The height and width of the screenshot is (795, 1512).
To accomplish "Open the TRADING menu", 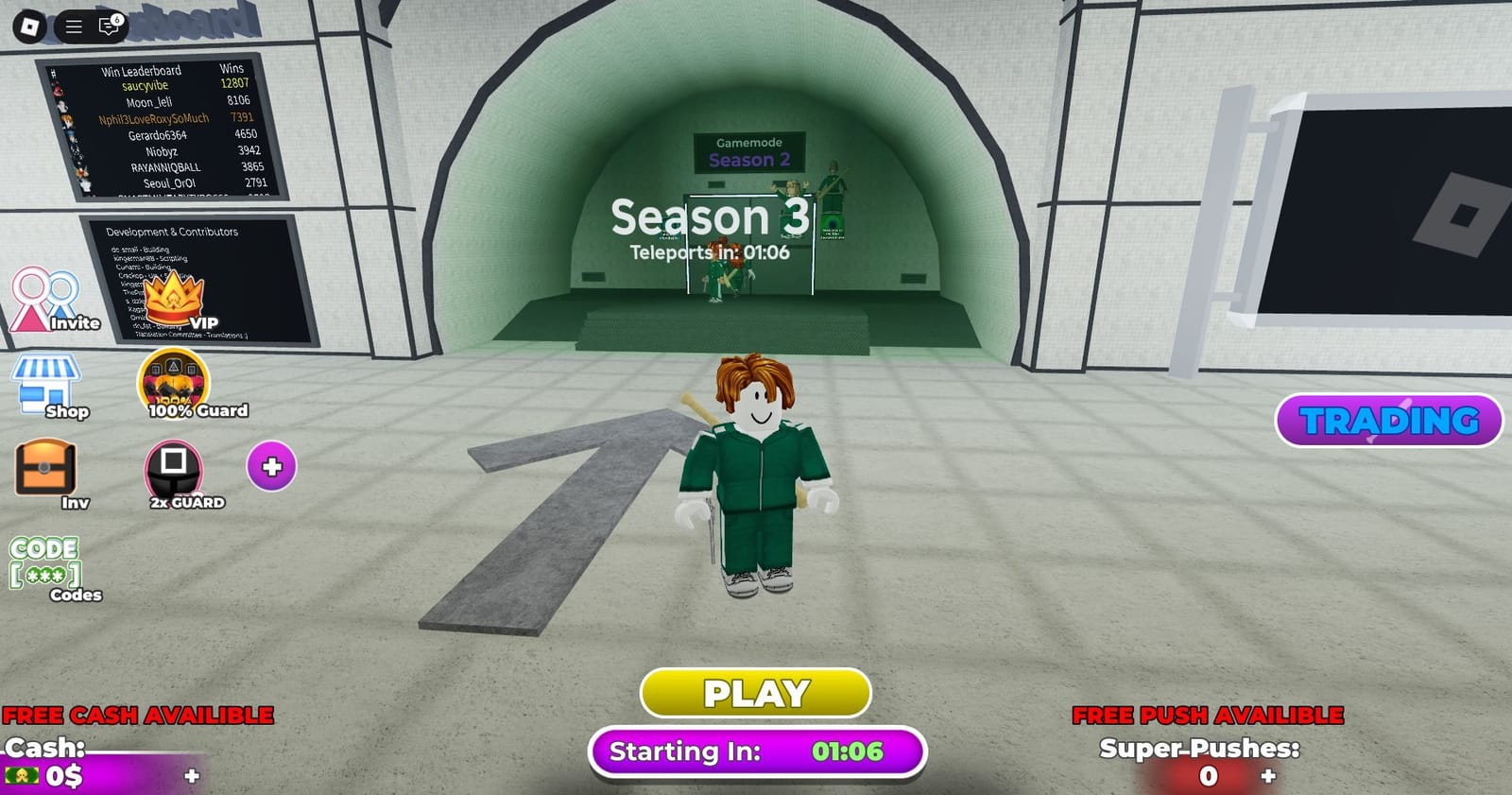I will coord(1387,419).
